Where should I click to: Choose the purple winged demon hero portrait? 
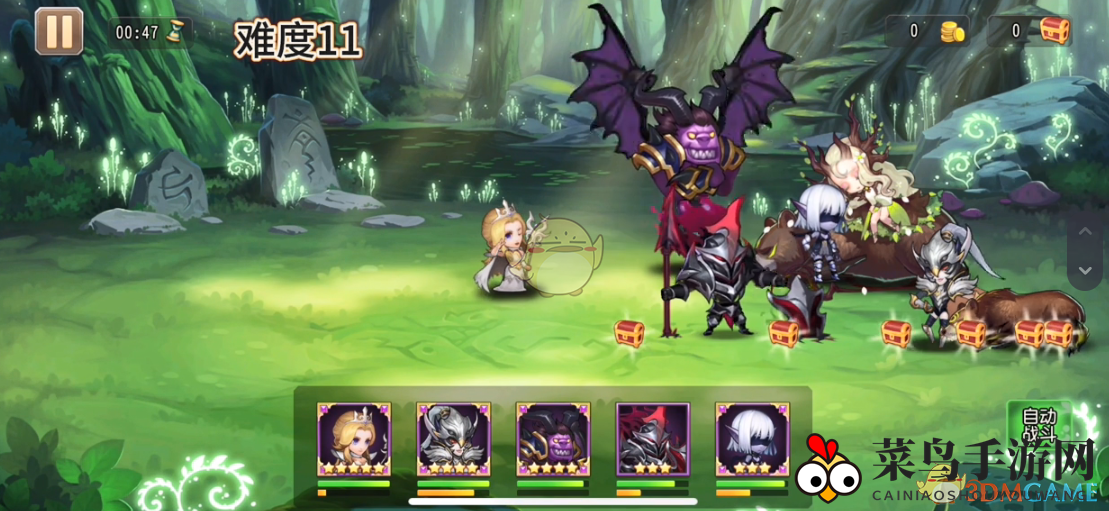tap(553, 439)
